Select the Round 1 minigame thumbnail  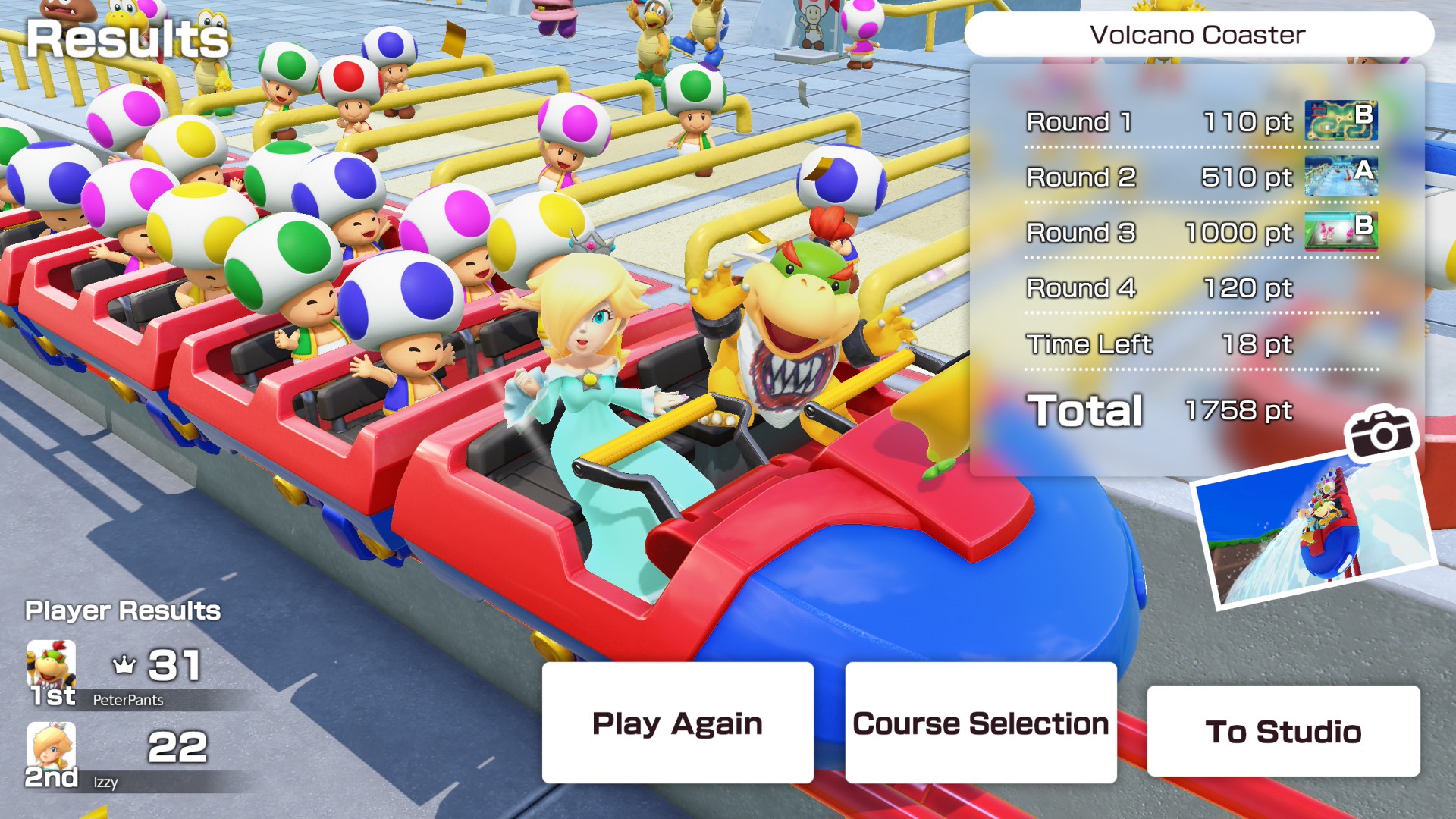[1341, 120]
